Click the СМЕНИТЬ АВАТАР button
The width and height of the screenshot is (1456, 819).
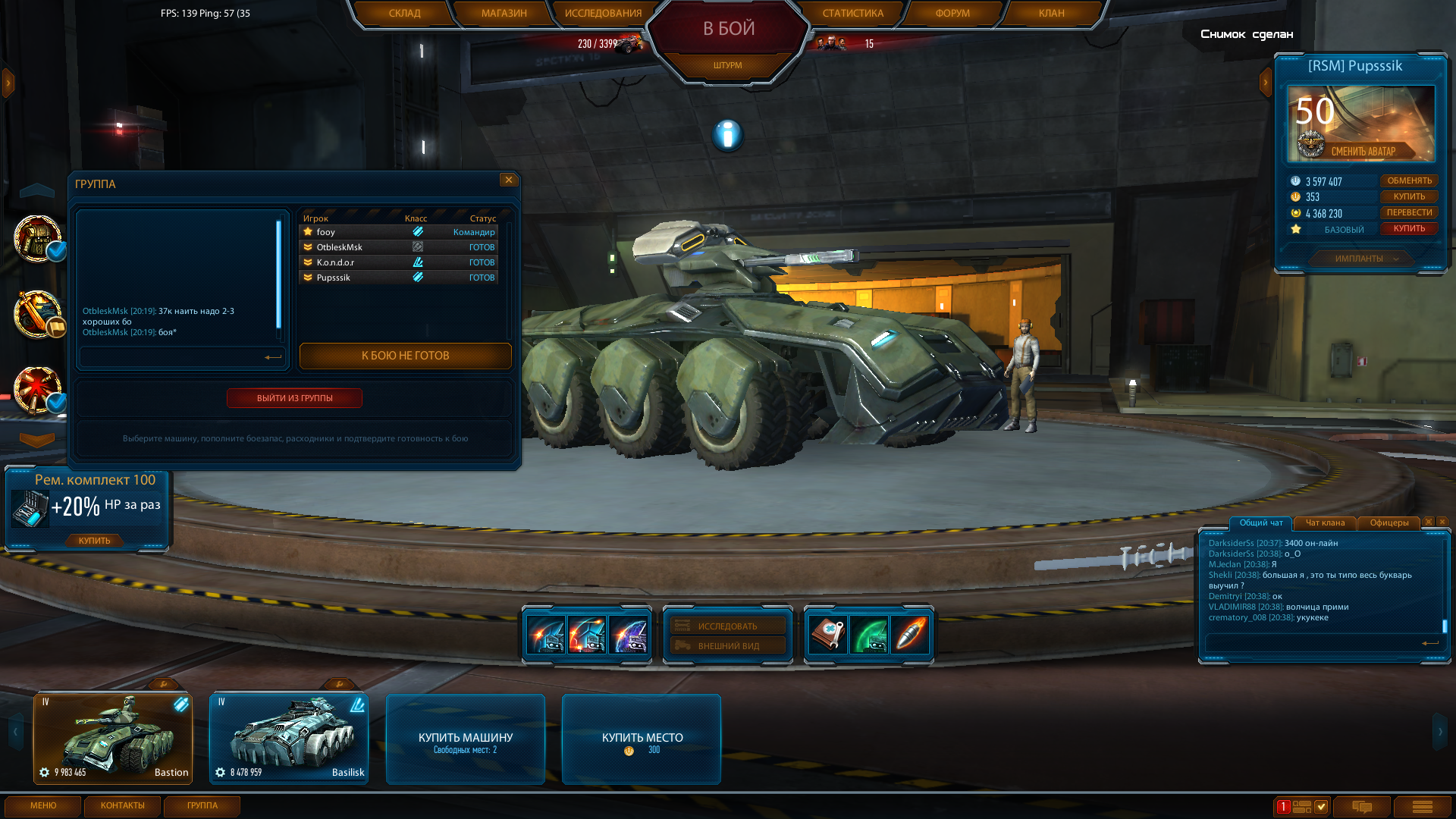coord(1363,152)
